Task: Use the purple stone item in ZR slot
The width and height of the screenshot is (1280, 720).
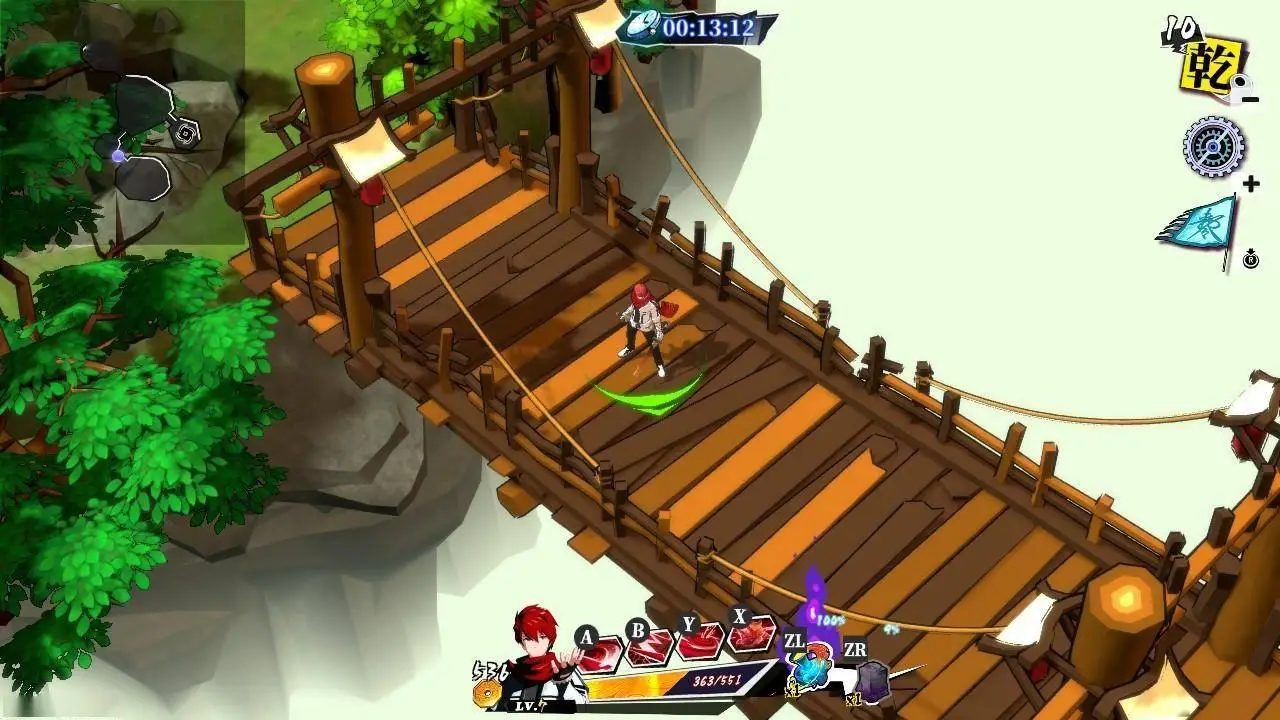Action: [871, 682]
